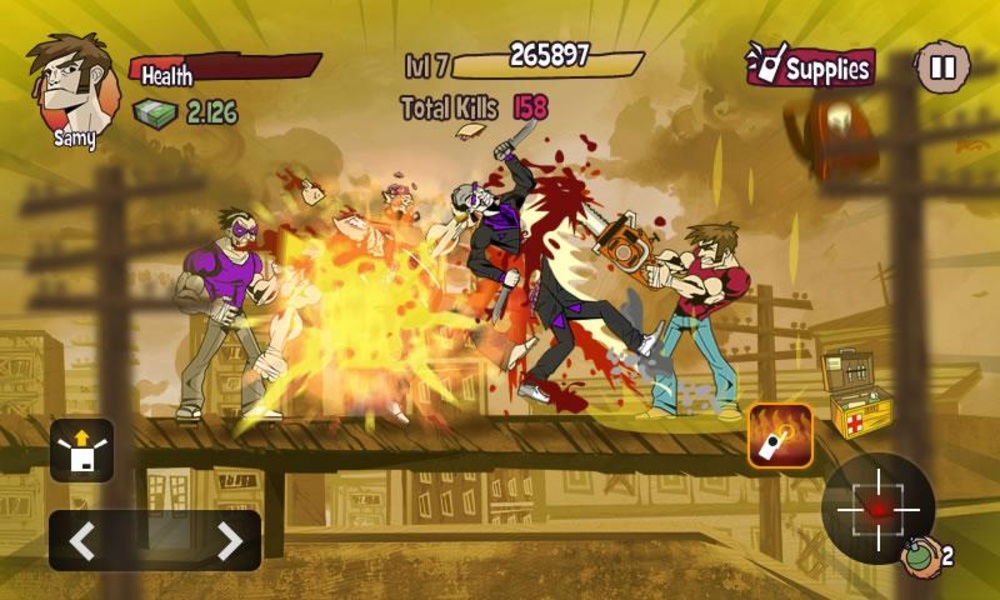Activate the molotov fire ability icon
Viewport: 1000px width, 600px height.
pos(780,436)
